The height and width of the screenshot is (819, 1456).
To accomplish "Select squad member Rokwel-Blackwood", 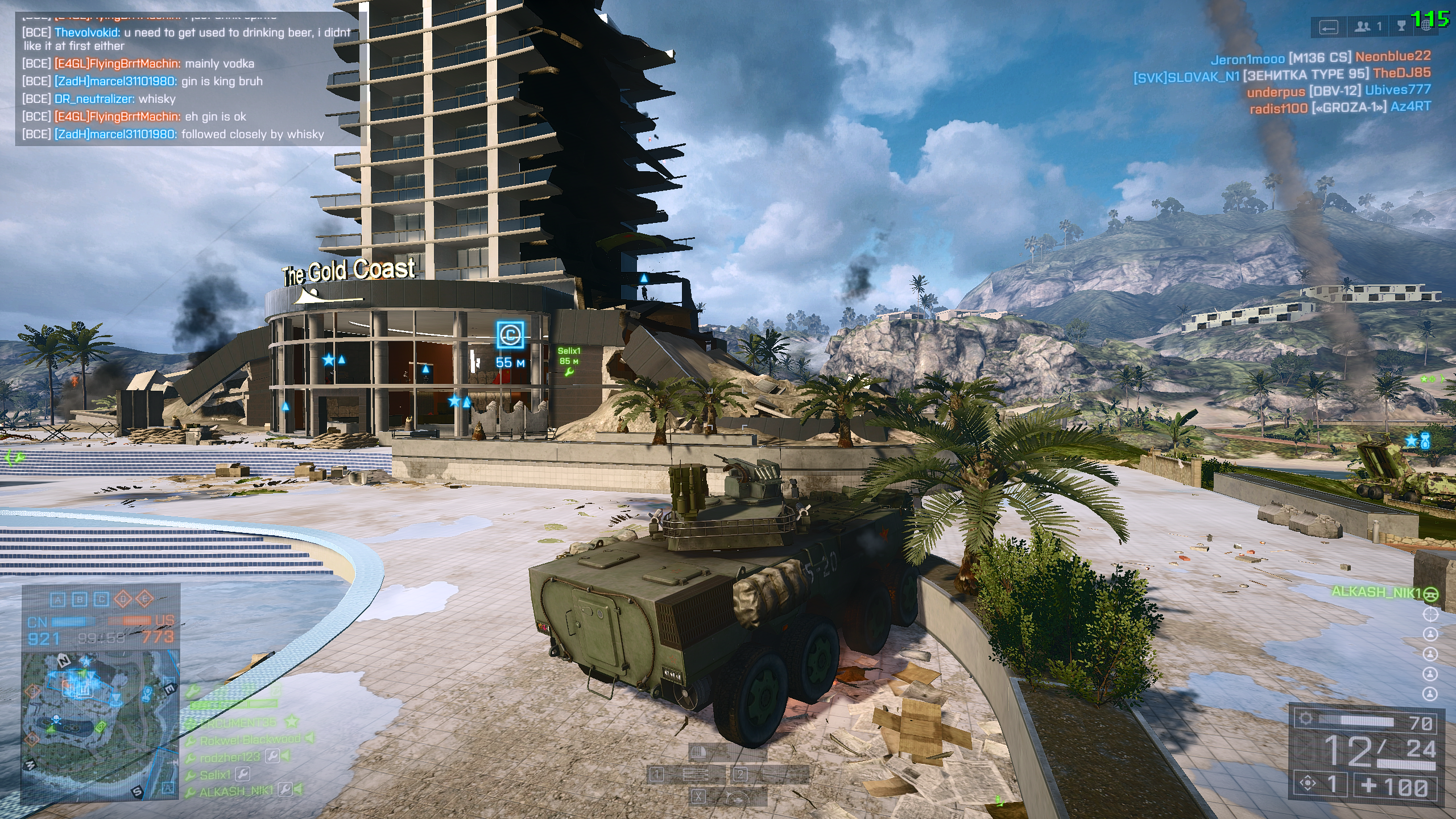I will 250,739.
